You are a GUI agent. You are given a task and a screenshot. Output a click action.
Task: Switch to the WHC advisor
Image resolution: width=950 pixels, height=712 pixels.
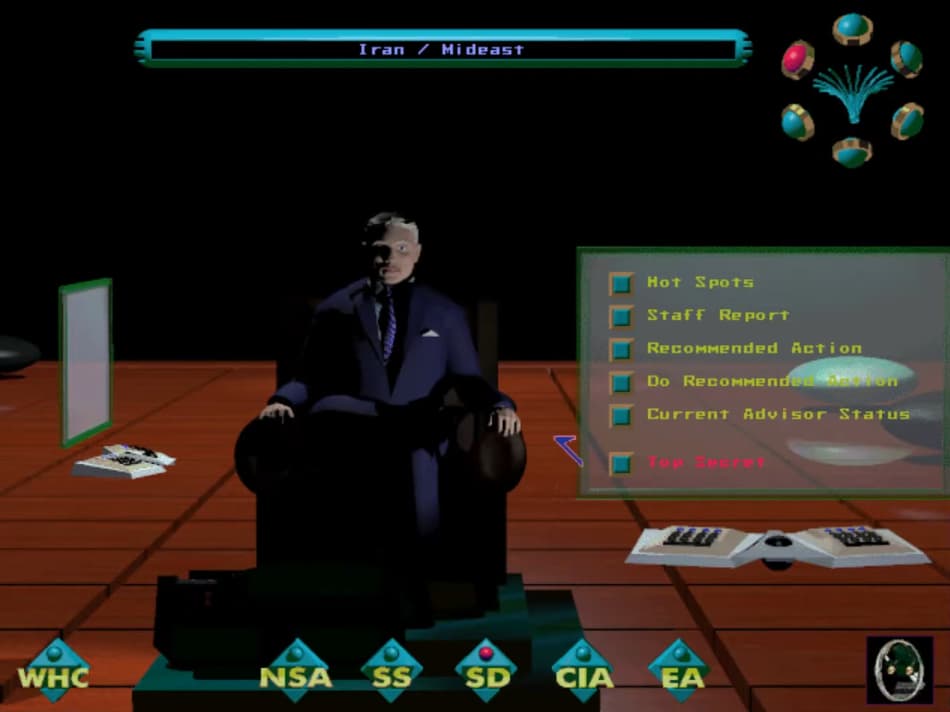click(54, 671)
